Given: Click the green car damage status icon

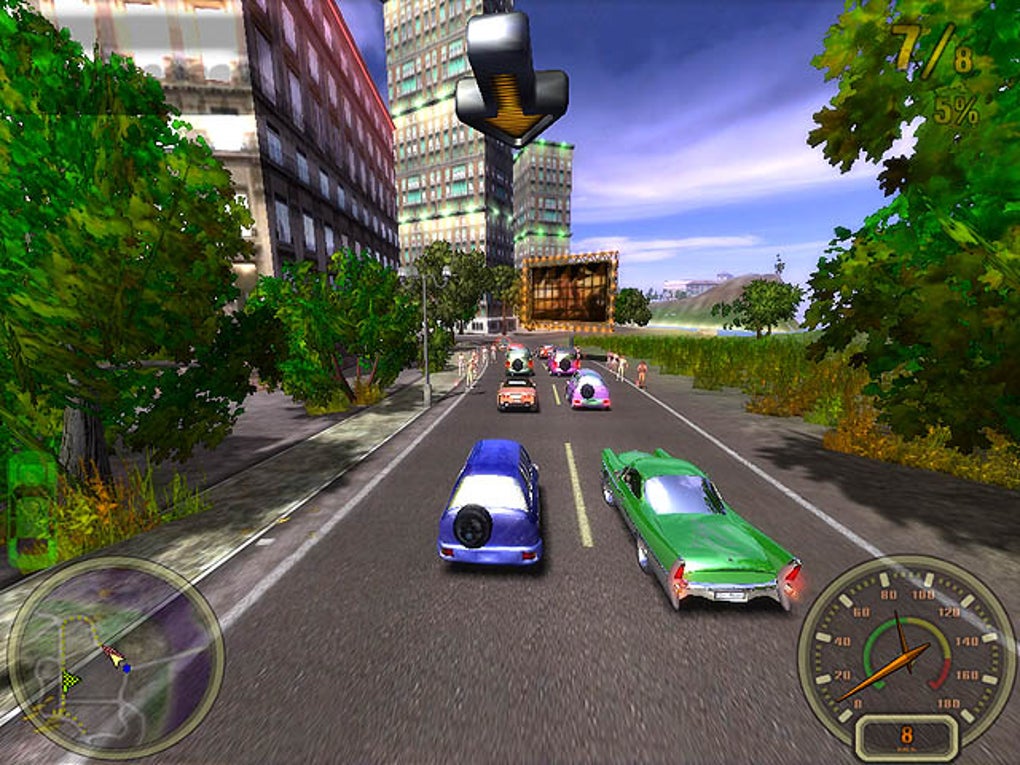Looking at the screenshot, I should (x=32, y=511).
